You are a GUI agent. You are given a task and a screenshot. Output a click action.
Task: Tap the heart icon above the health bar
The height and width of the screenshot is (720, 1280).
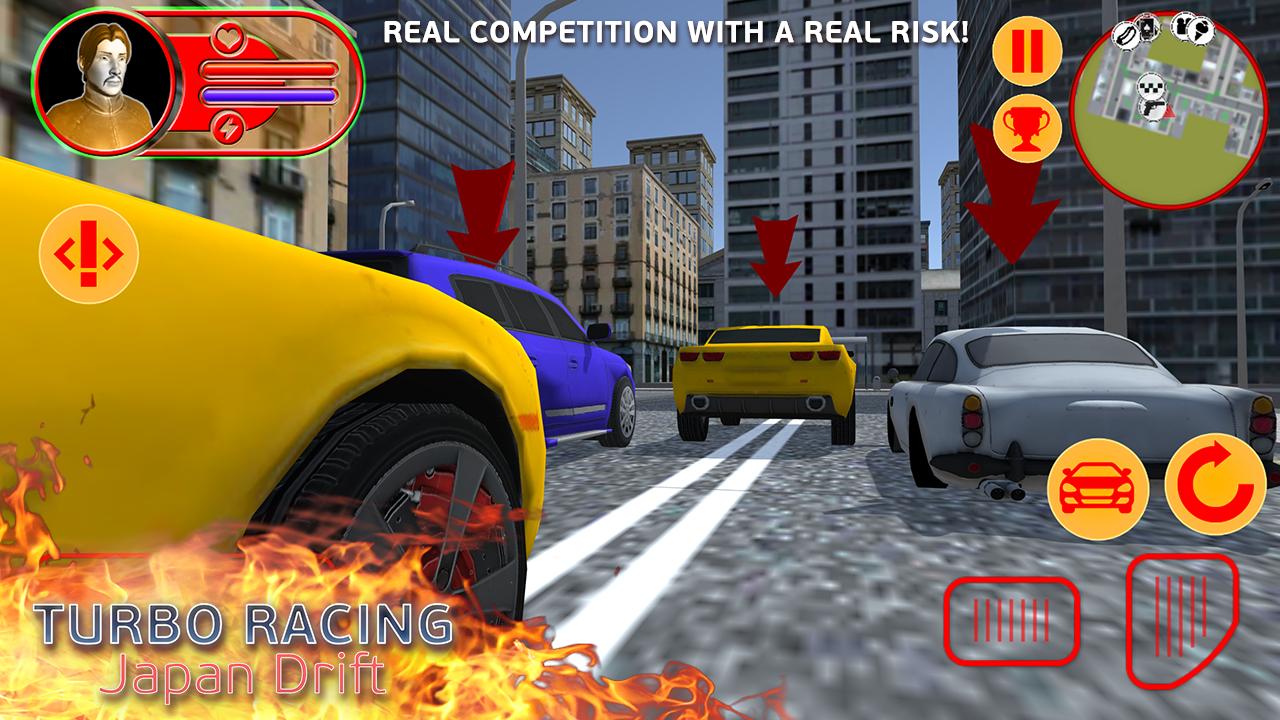coord(230,37)
